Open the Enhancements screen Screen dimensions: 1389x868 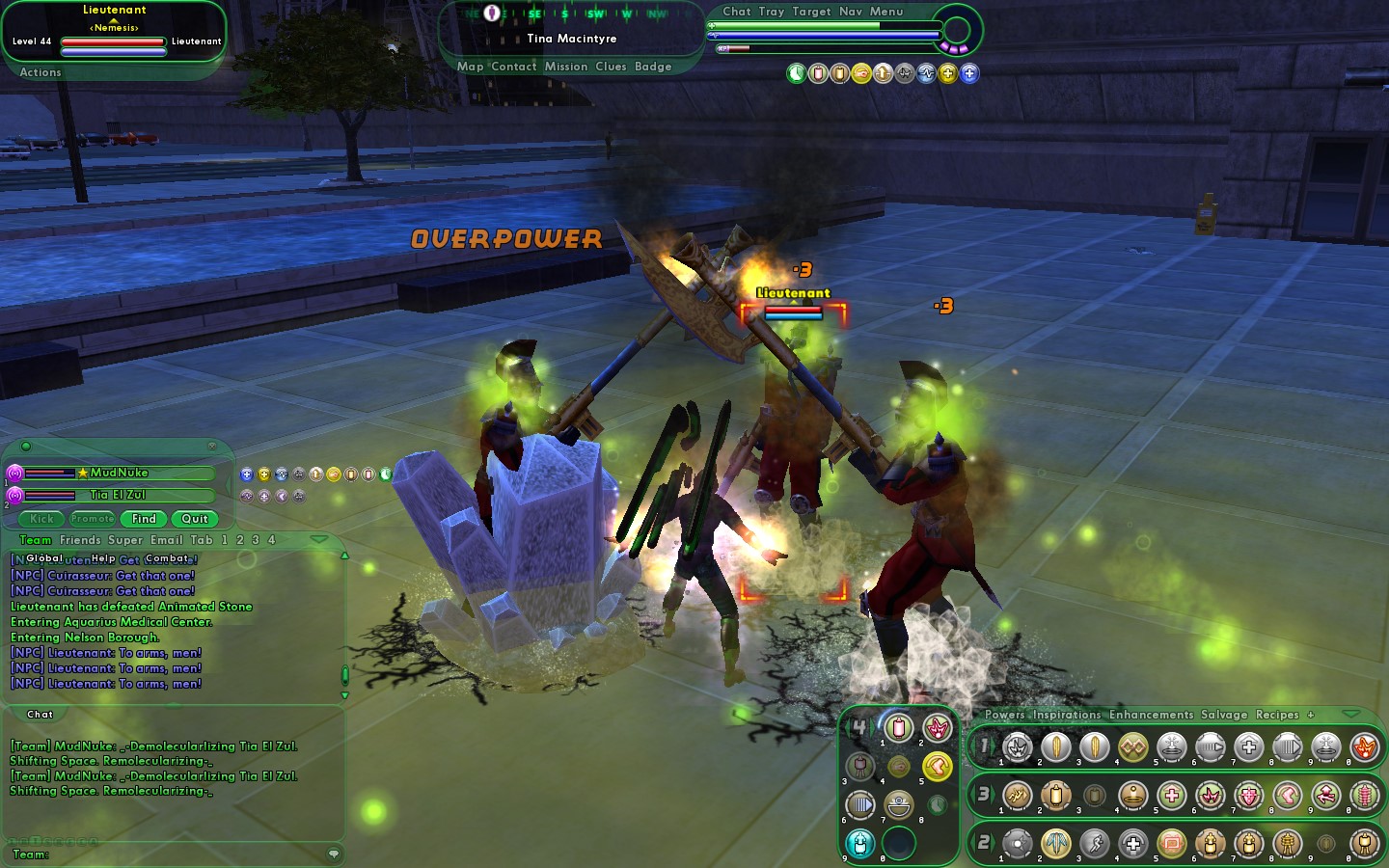pos(1151,715)
